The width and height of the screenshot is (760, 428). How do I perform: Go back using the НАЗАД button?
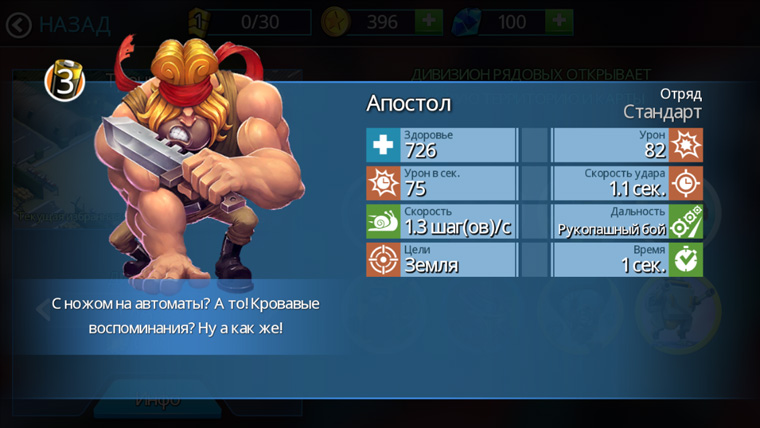pyautogui.click(x=58, y=24)
